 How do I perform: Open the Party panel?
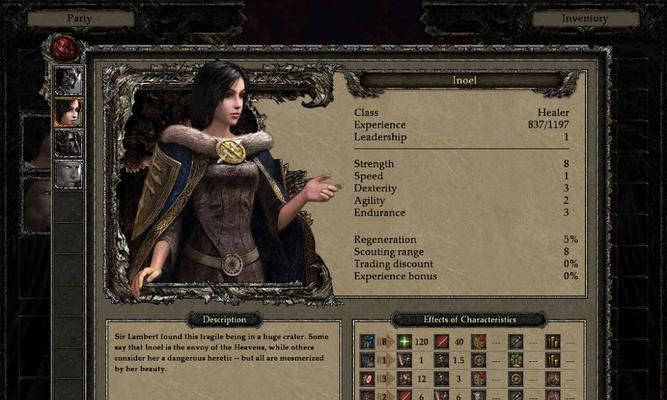(x=80, y=18)
